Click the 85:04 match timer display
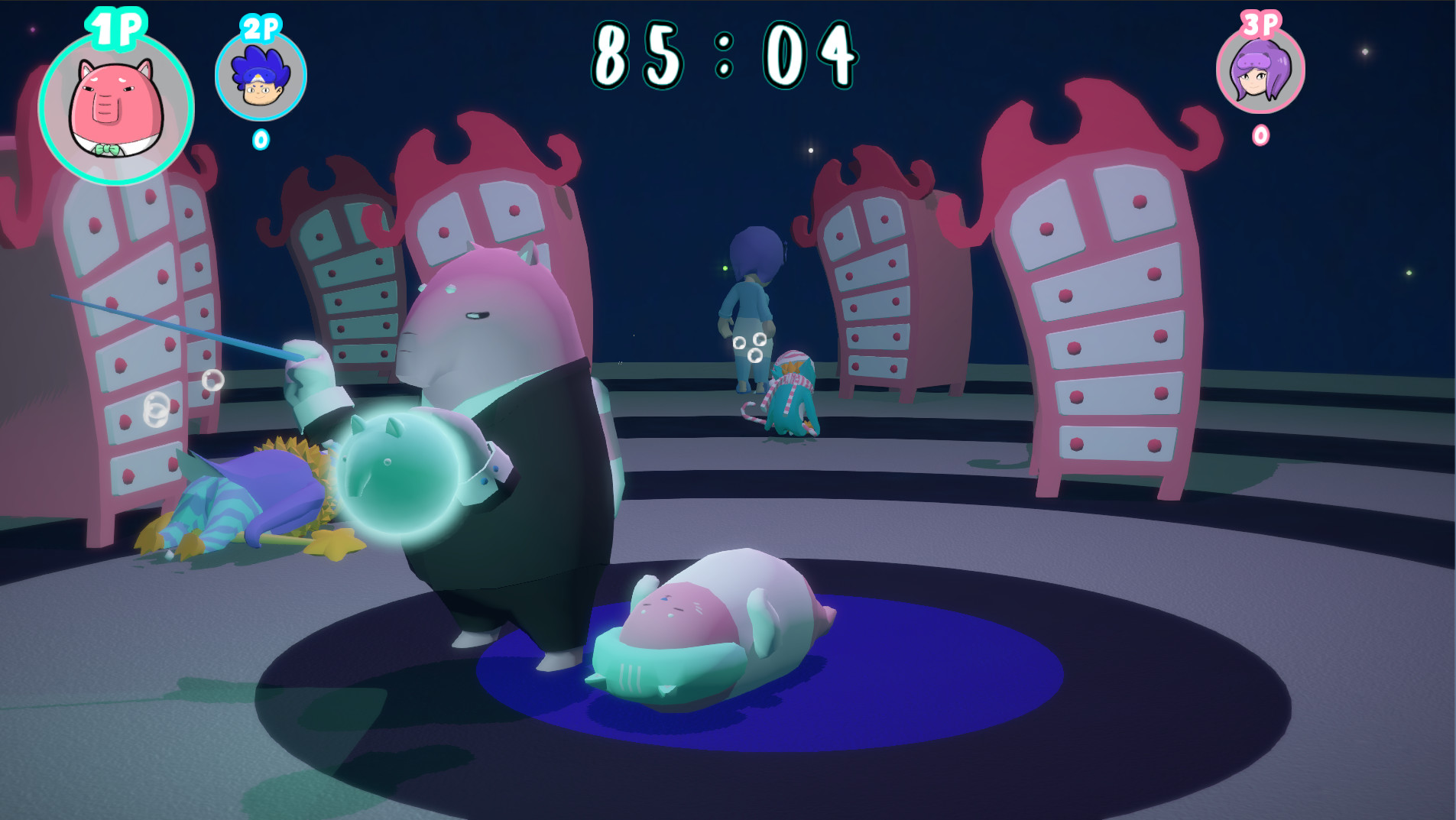Viewport: 1456px width, 820px height. [725, 53]
